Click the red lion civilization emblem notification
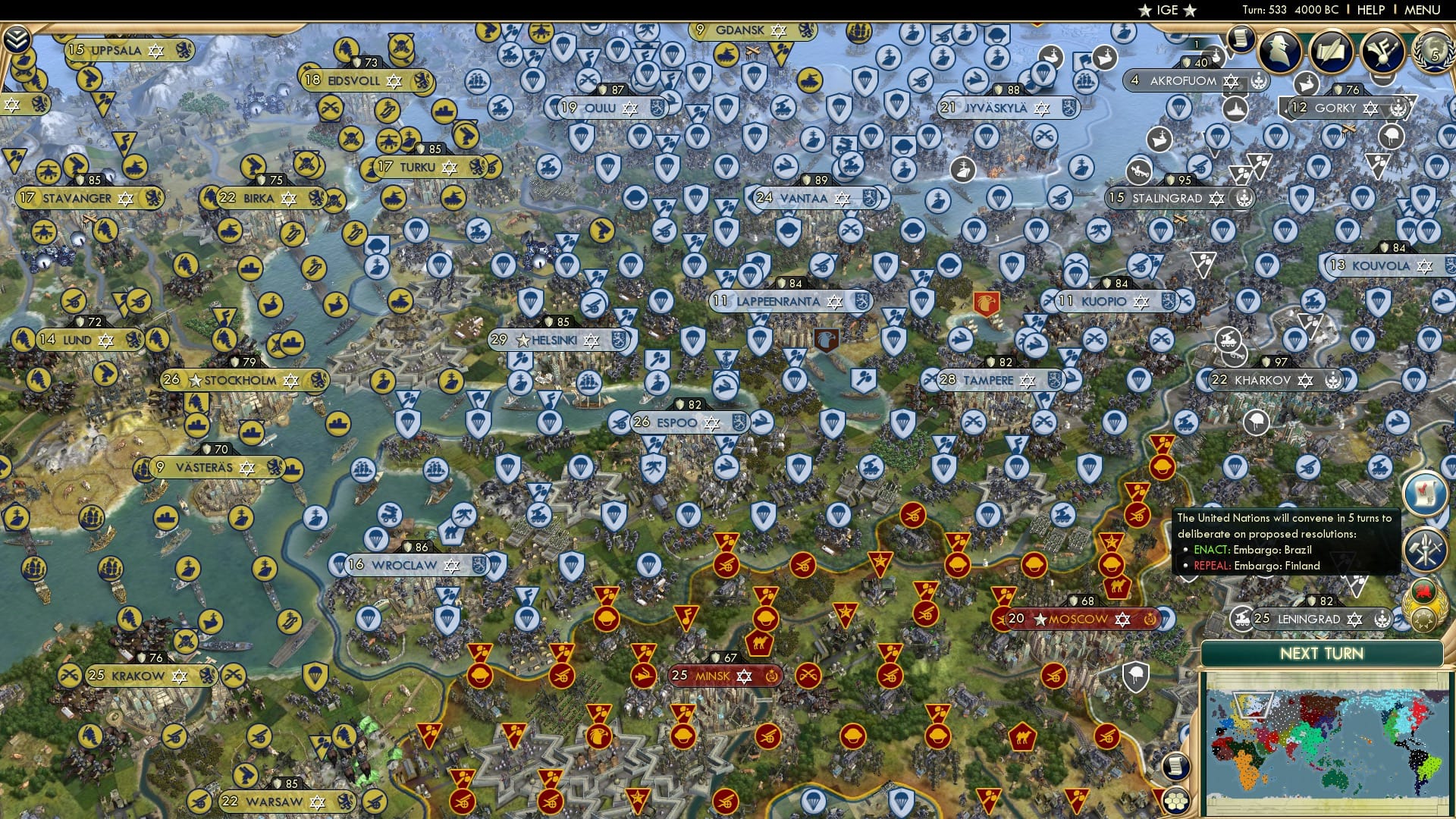1456x819 pixels. coord(1423,589)
